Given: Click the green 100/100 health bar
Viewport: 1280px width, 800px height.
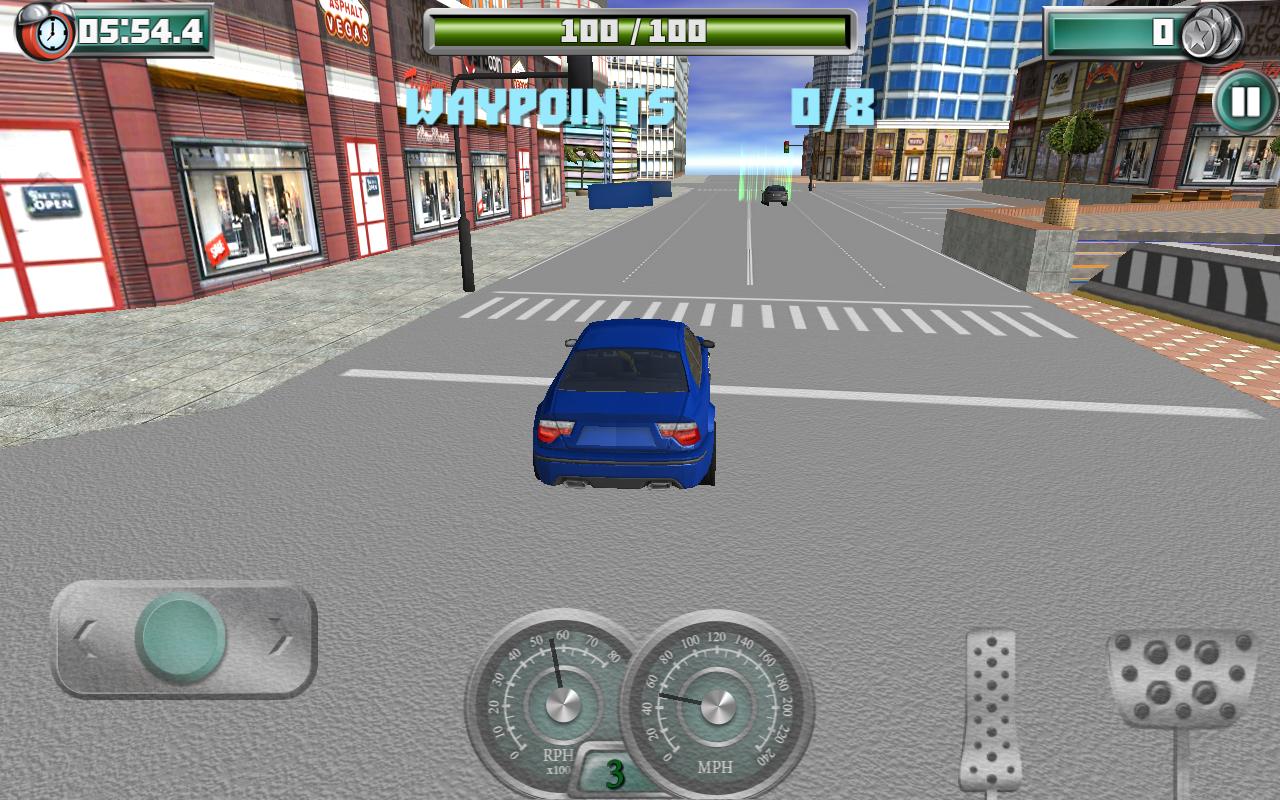Looking at the screenshot, I should click(640, 28).
